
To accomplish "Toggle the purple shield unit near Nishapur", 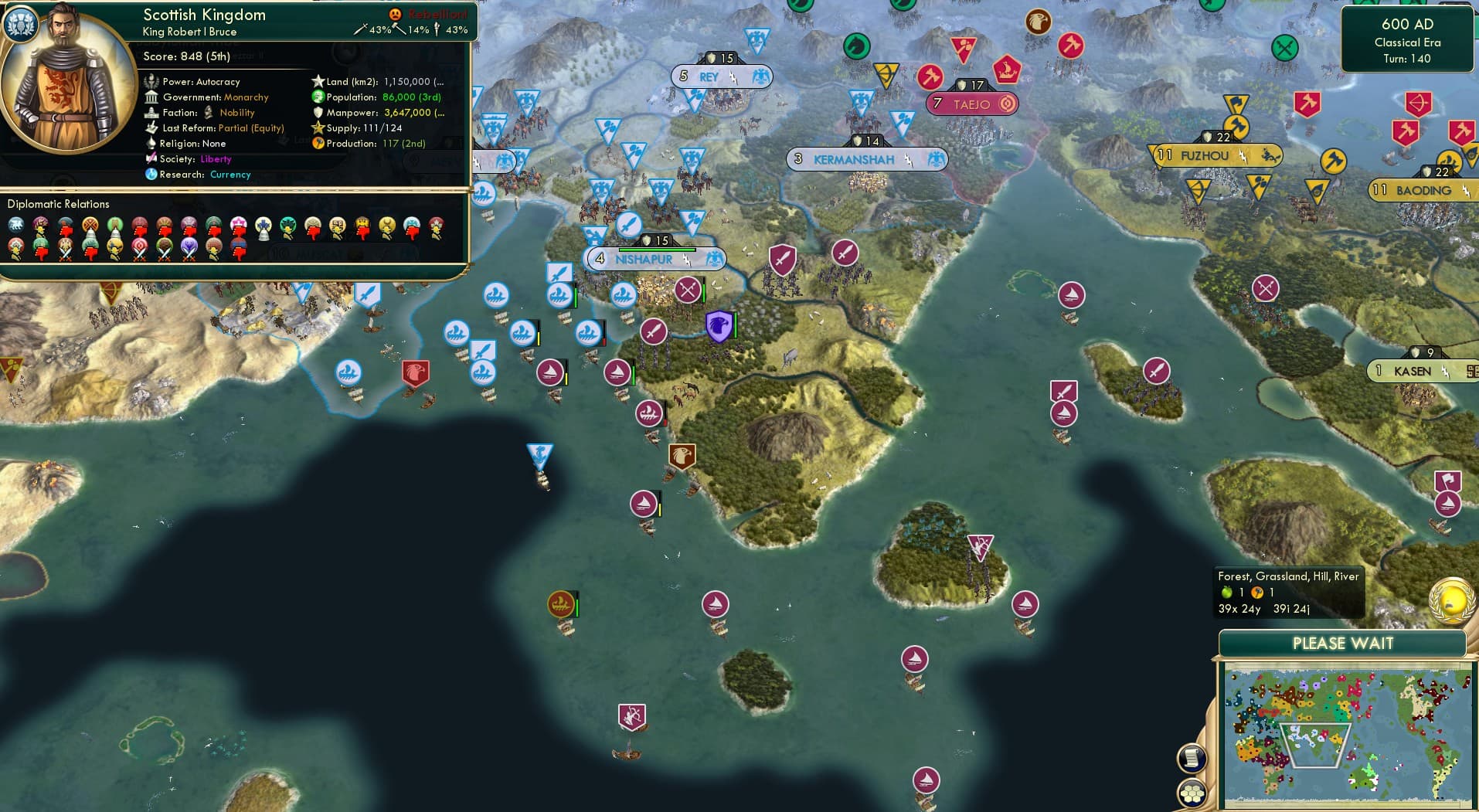I will point(717,328).
